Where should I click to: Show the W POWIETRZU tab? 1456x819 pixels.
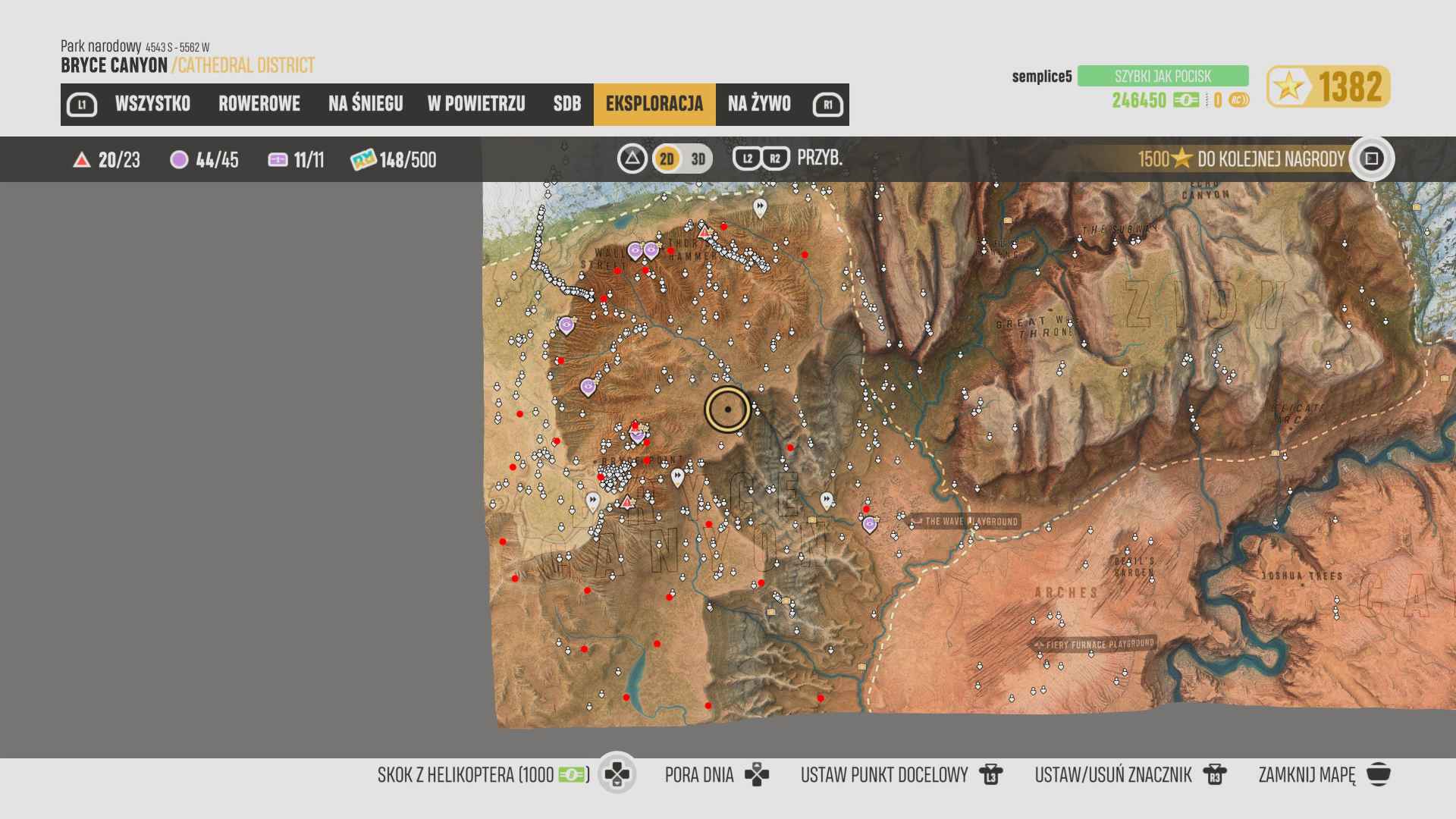coord(476,104)
